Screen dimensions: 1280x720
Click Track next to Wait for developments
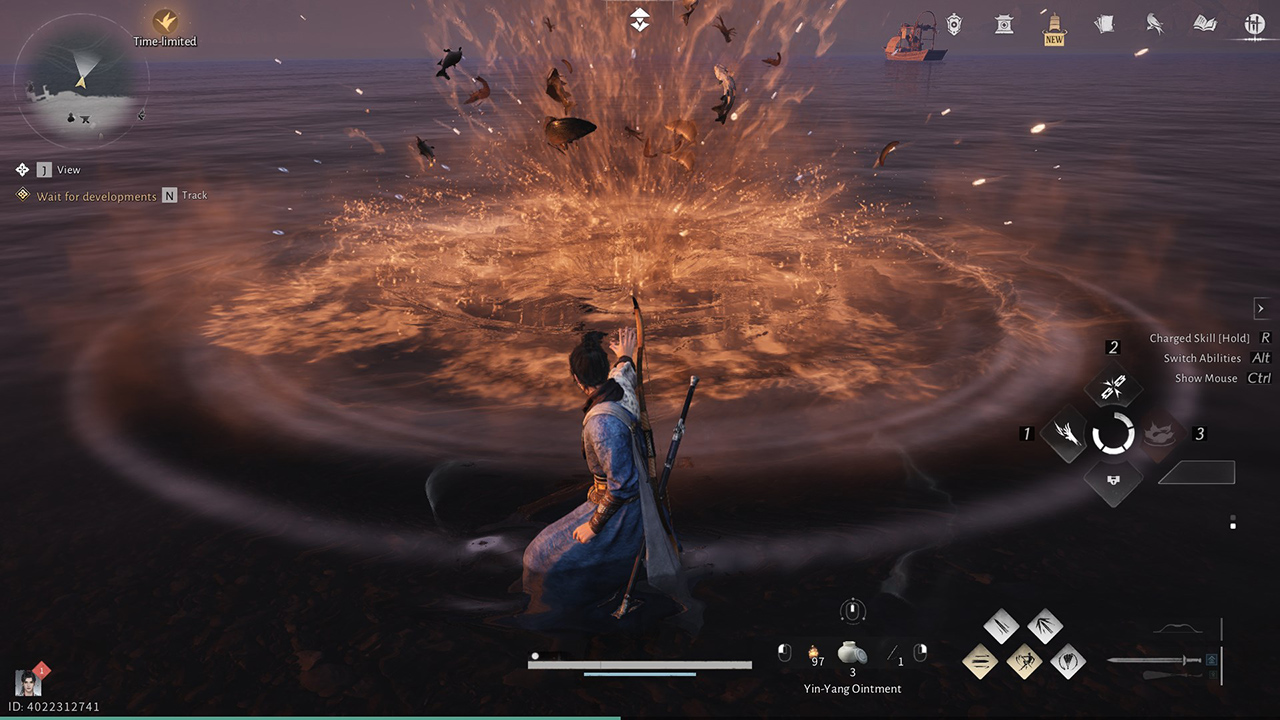point(196,195)
